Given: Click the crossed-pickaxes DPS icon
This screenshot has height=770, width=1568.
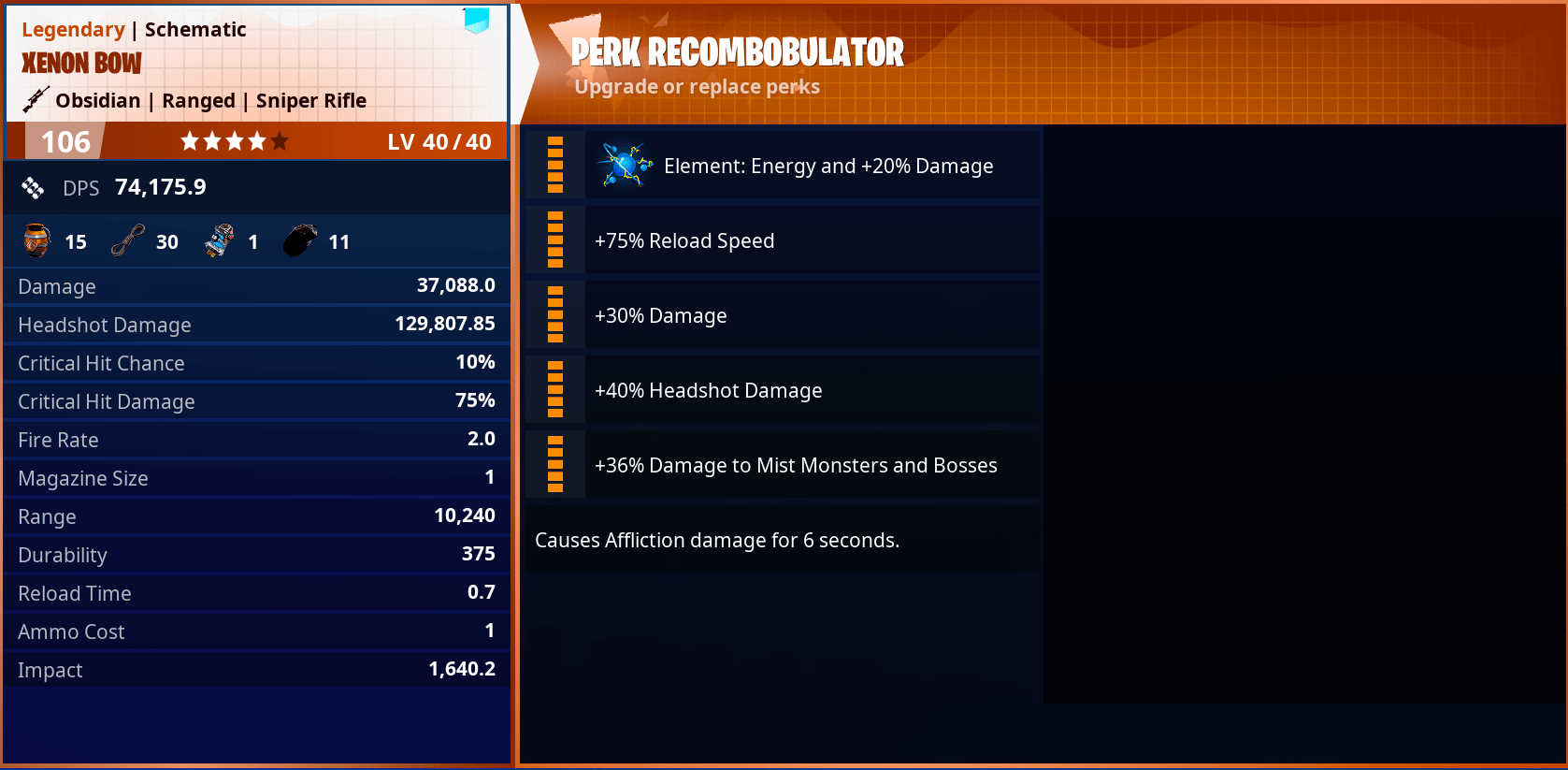Looking at the screenshot, I should tap(34, 187).
